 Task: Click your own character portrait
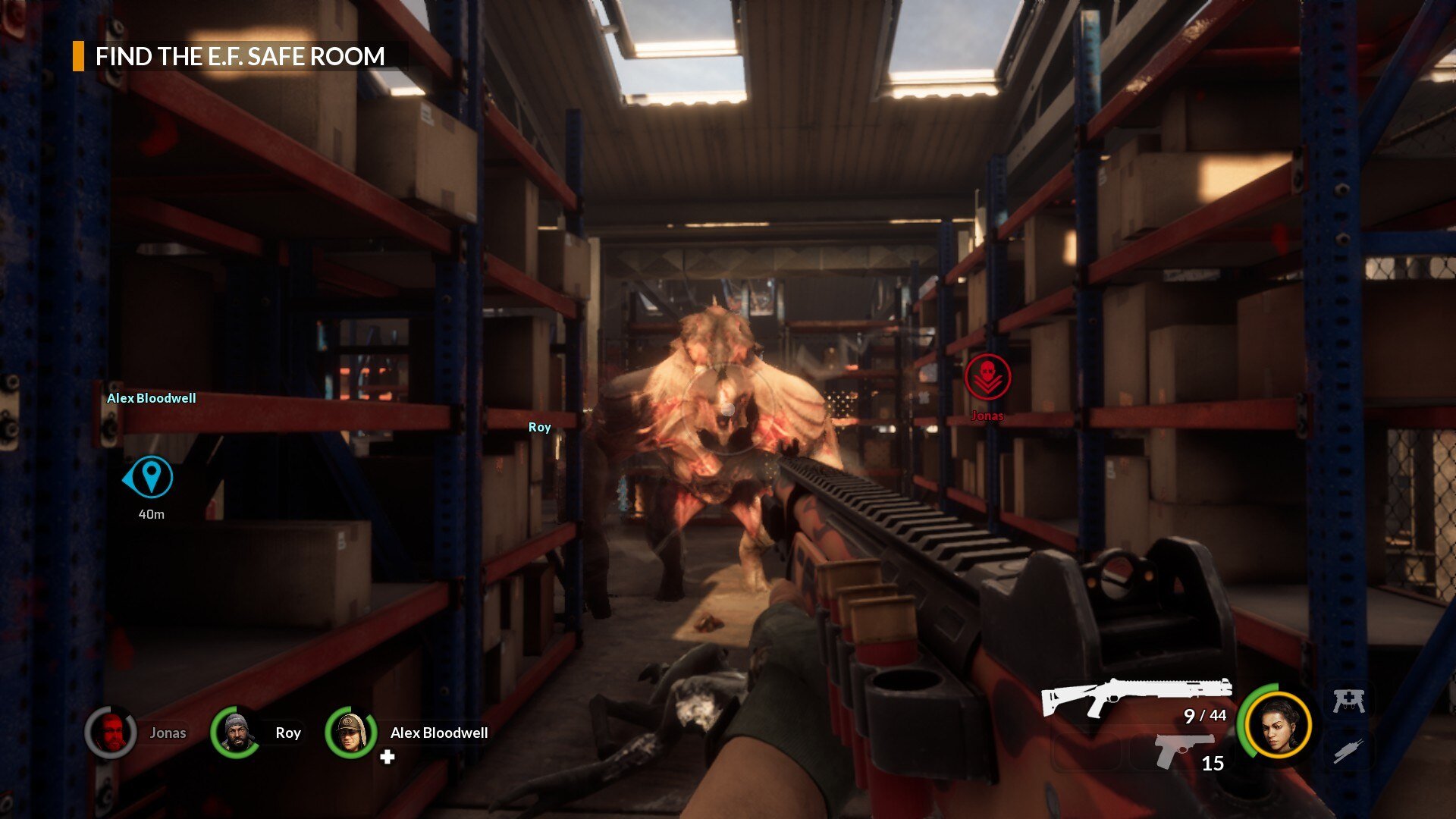click(x=1278, y=725)
